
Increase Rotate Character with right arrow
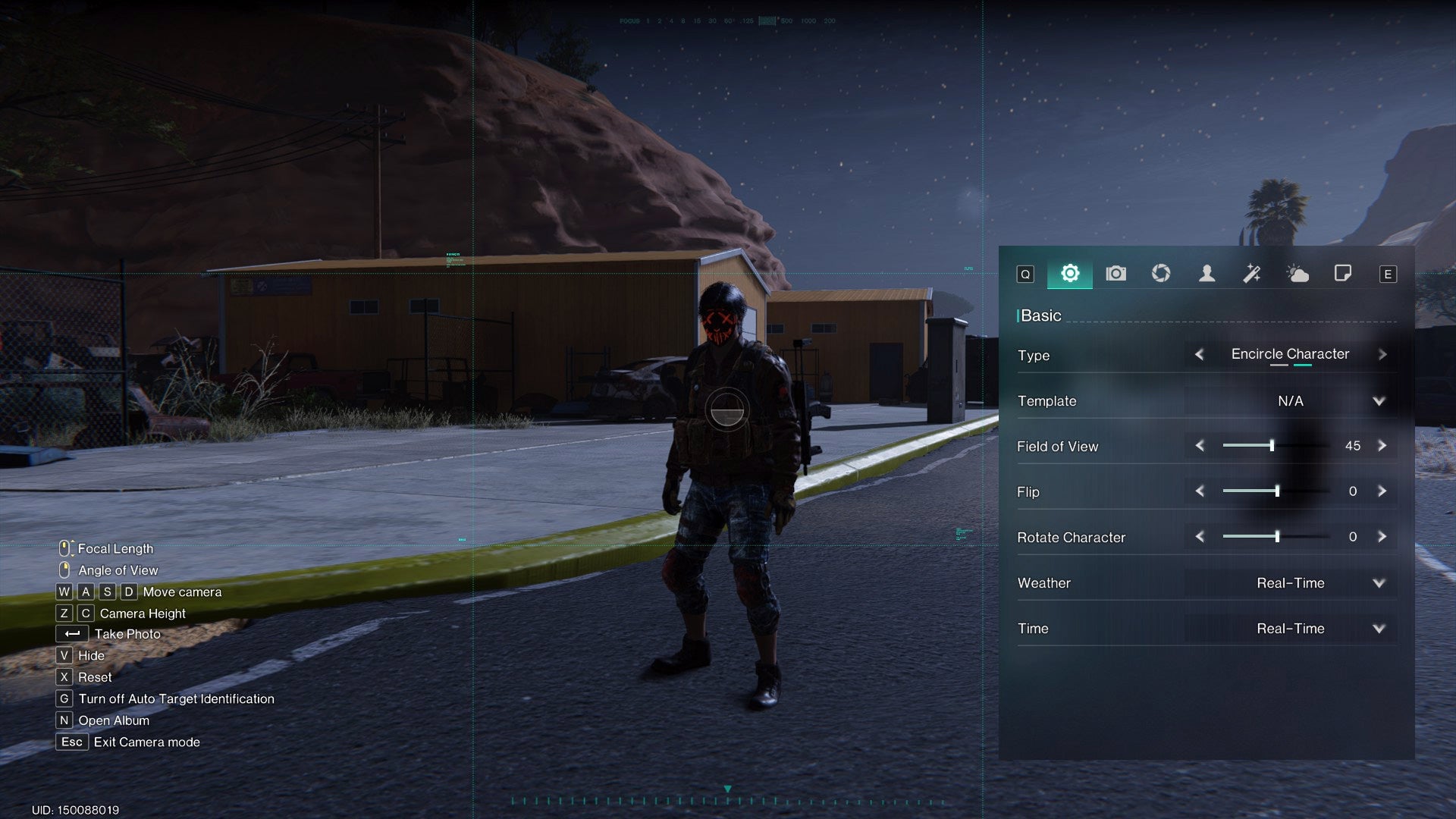click(x=1383, y=536)
